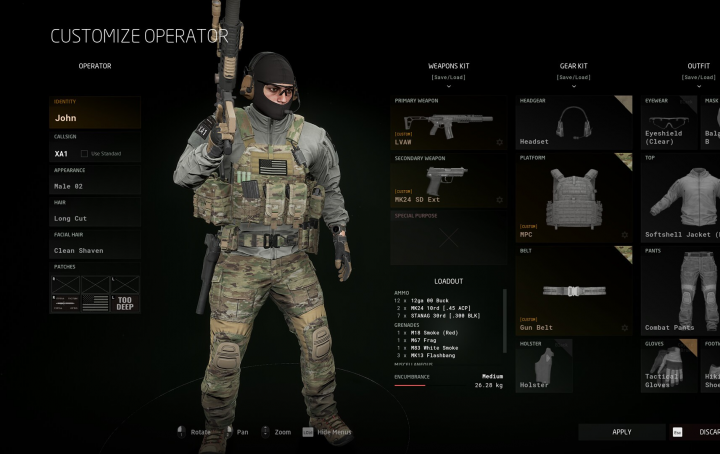Select the Headset headgear slot
720x454 pixels.
(x=574, y=122)
